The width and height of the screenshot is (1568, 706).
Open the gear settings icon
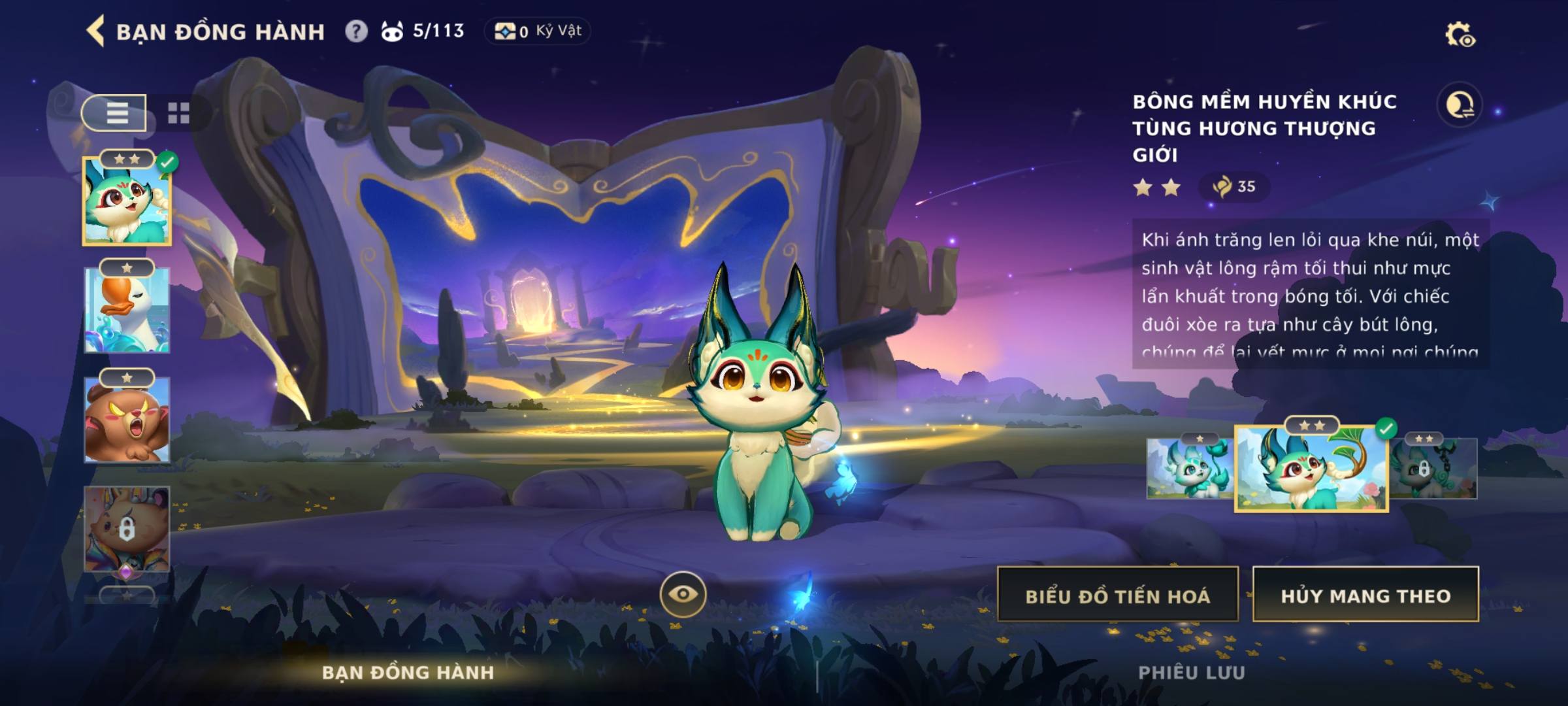point(1459,34)
